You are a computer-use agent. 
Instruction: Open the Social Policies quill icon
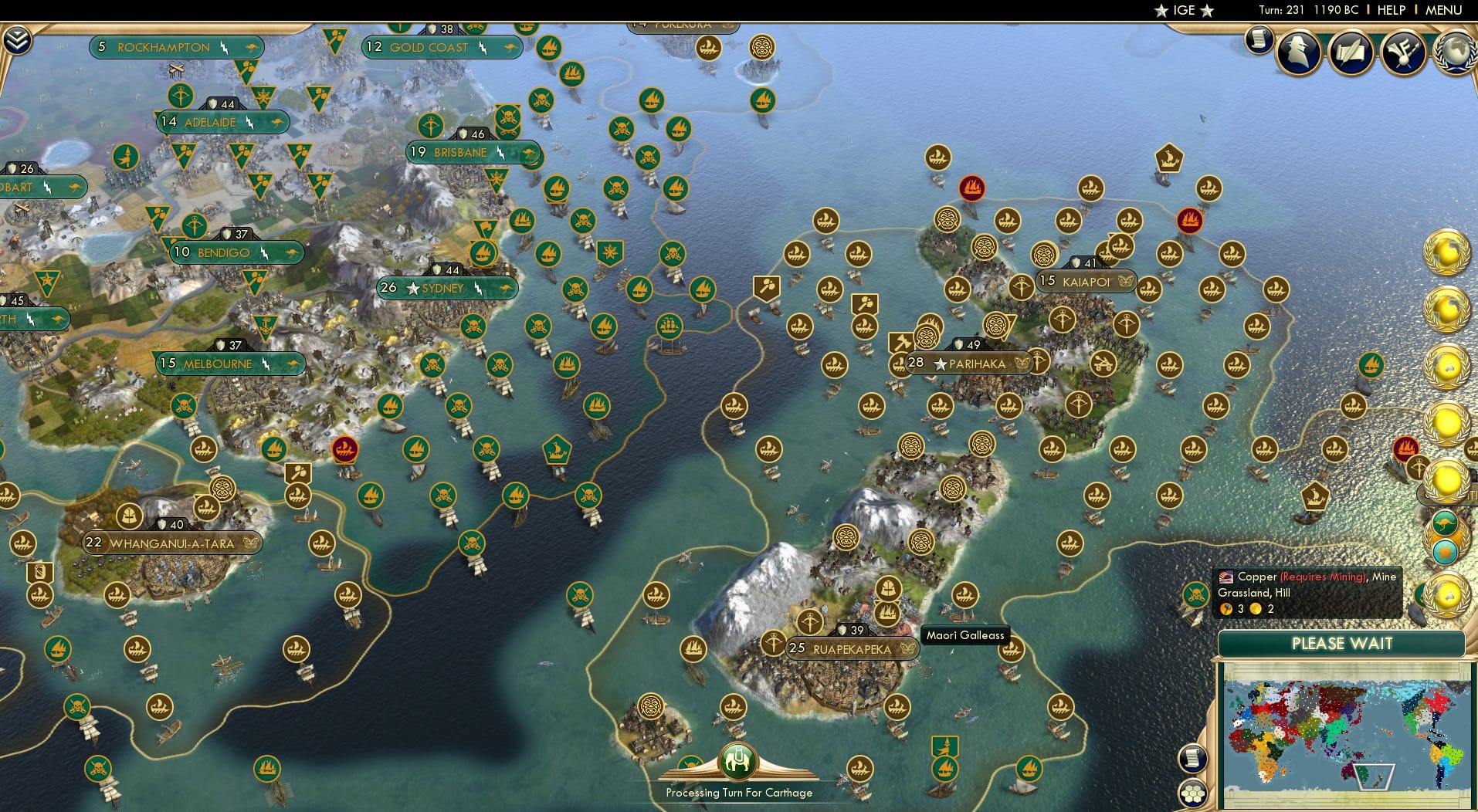coord(1350,52)
